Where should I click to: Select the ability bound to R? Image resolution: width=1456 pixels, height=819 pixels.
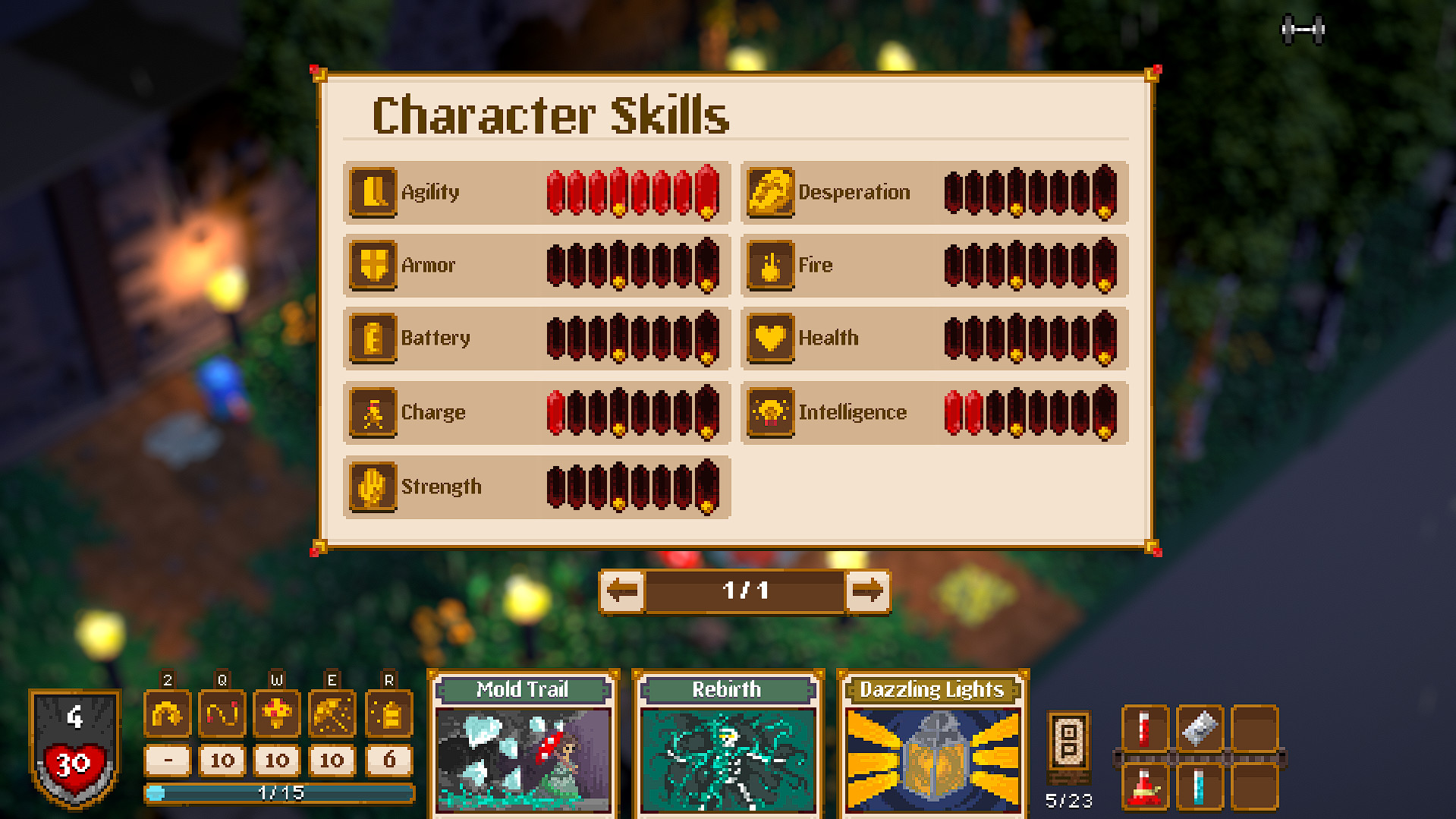(x=387, y=713)
